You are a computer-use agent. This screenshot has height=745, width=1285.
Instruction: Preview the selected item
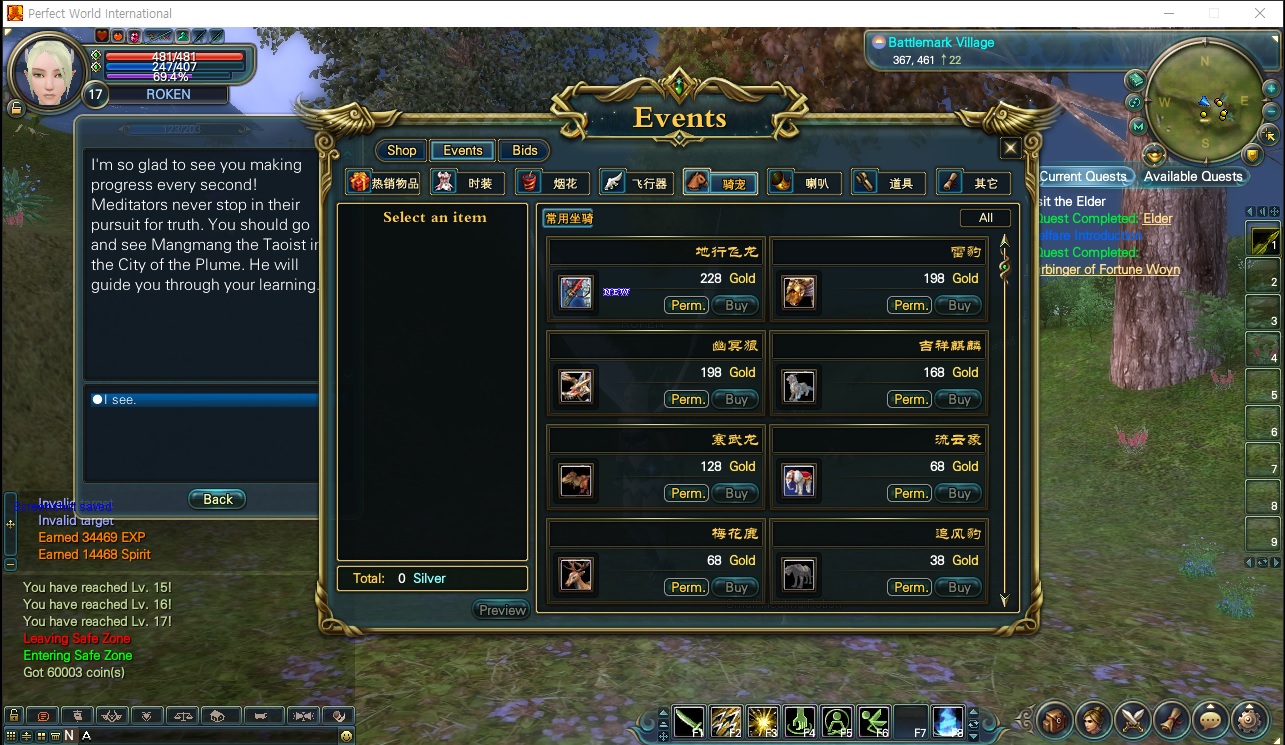[502, 610]
